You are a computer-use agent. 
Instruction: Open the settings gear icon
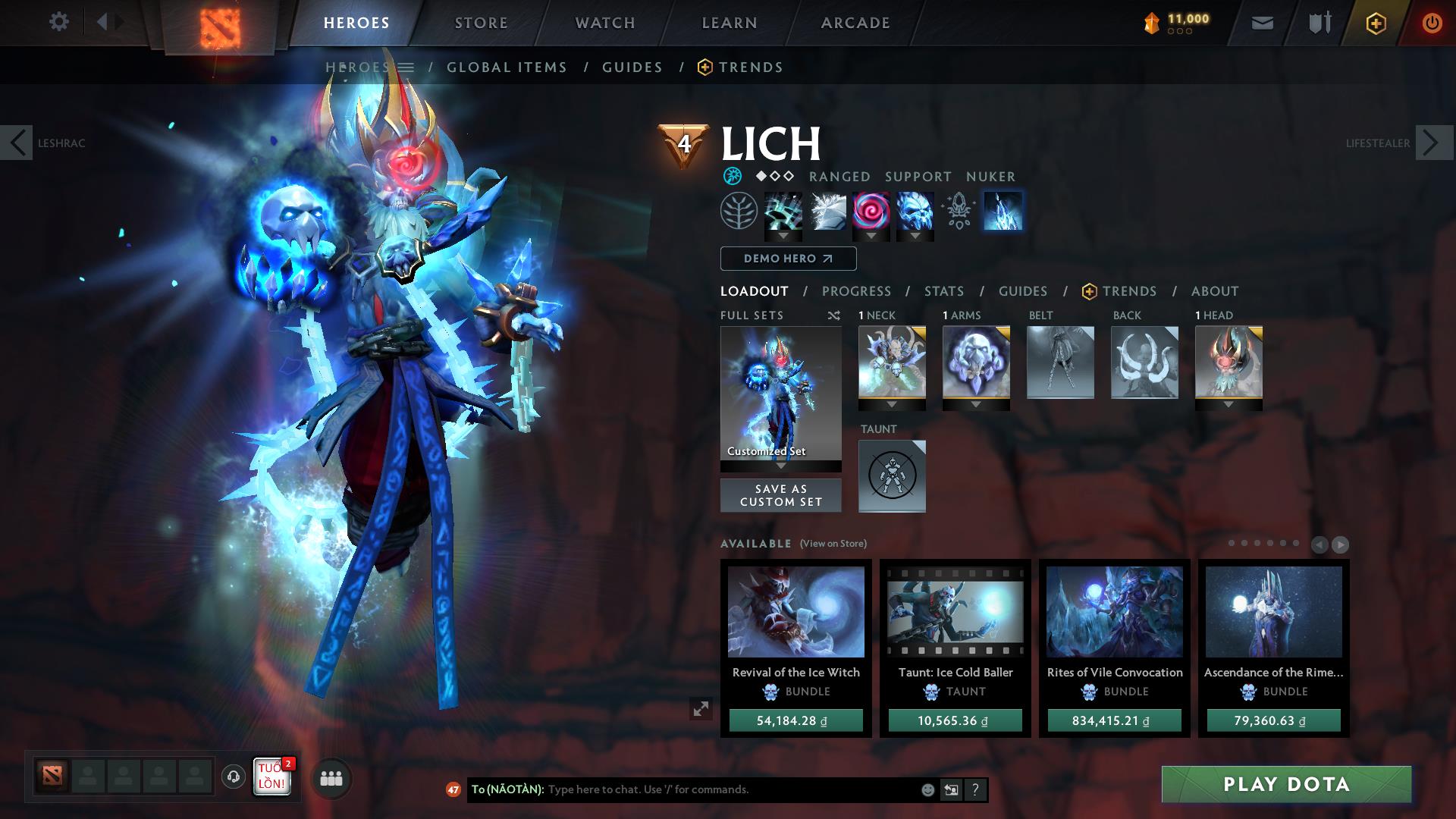click(x=59, y=21)
